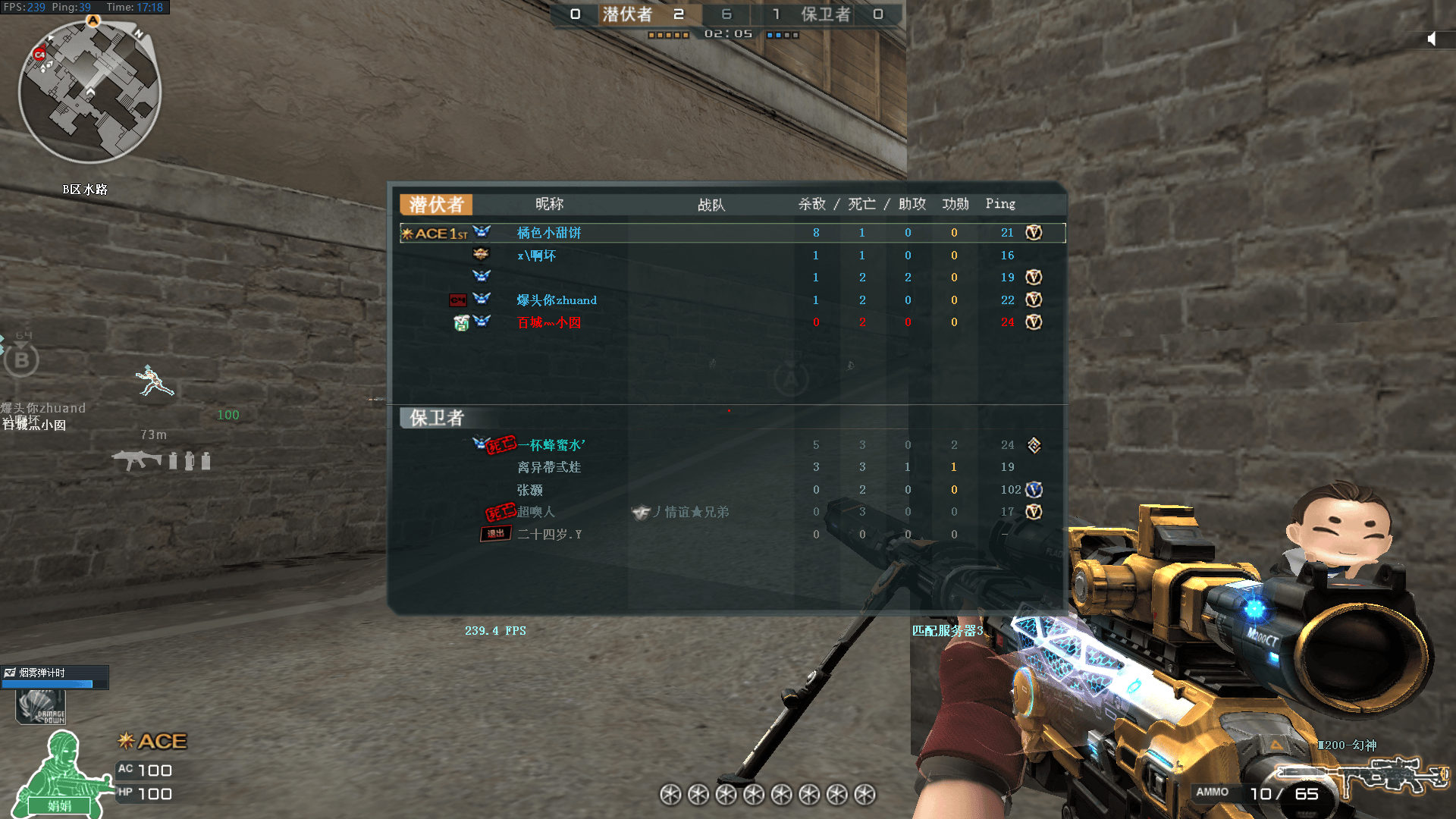This screenshot has width=1456, height=819.
Task: Toggle the speaker sound icon
Action: [1431, 39]
